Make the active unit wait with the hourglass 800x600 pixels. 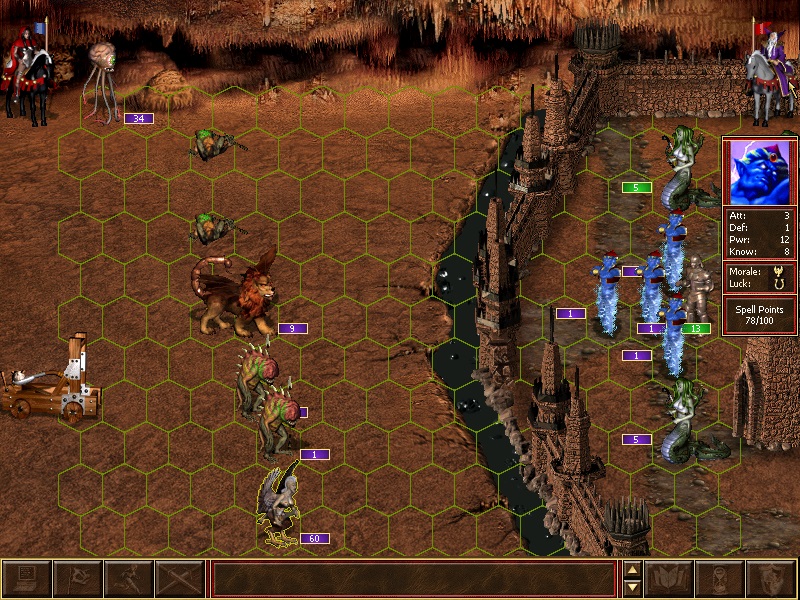point(720,579)
